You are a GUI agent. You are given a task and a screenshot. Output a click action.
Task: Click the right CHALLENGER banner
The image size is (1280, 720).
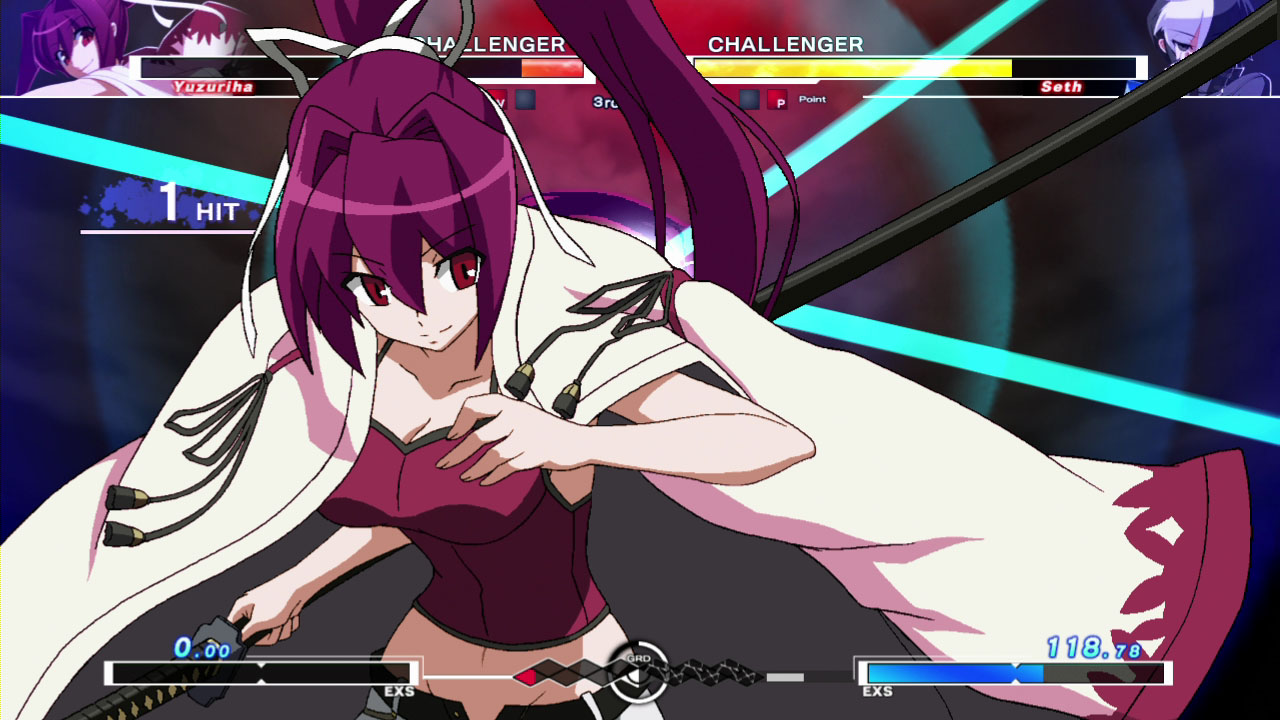785,44
